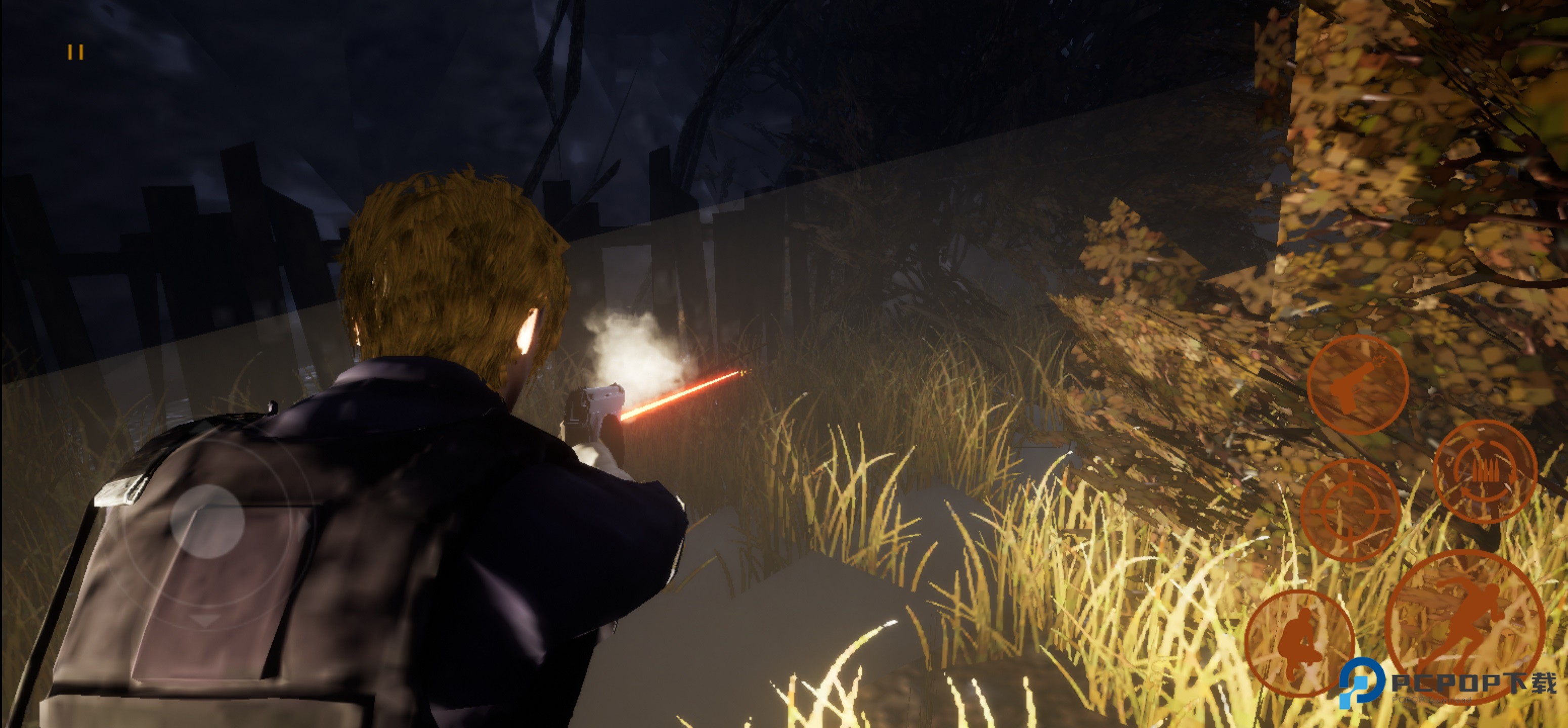Screen dimensions: 1568x728
Task: Pause the game
Action: tap(75, 52)
